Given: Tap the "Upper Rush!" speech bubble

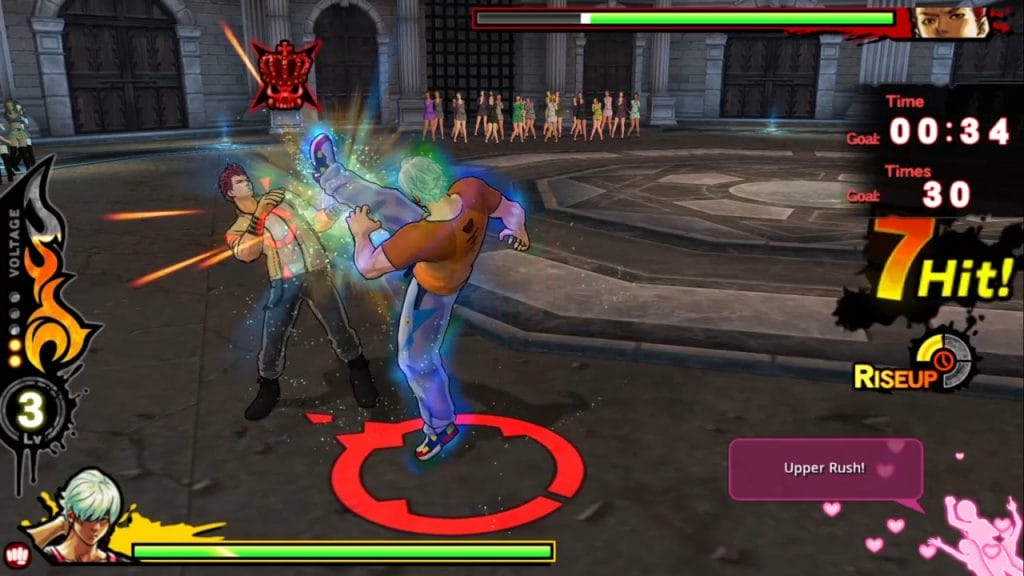Looking at the screenshot, I should (825, 468).
